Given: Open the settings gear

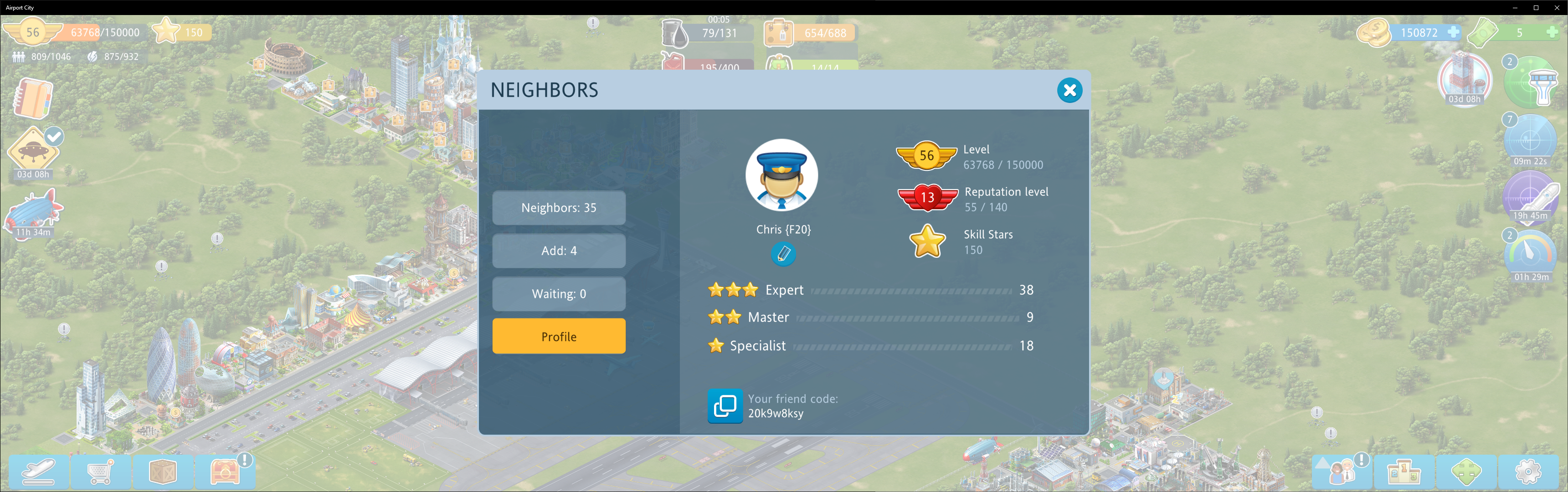Looking at the screenshot, I should pos(1527,471).
